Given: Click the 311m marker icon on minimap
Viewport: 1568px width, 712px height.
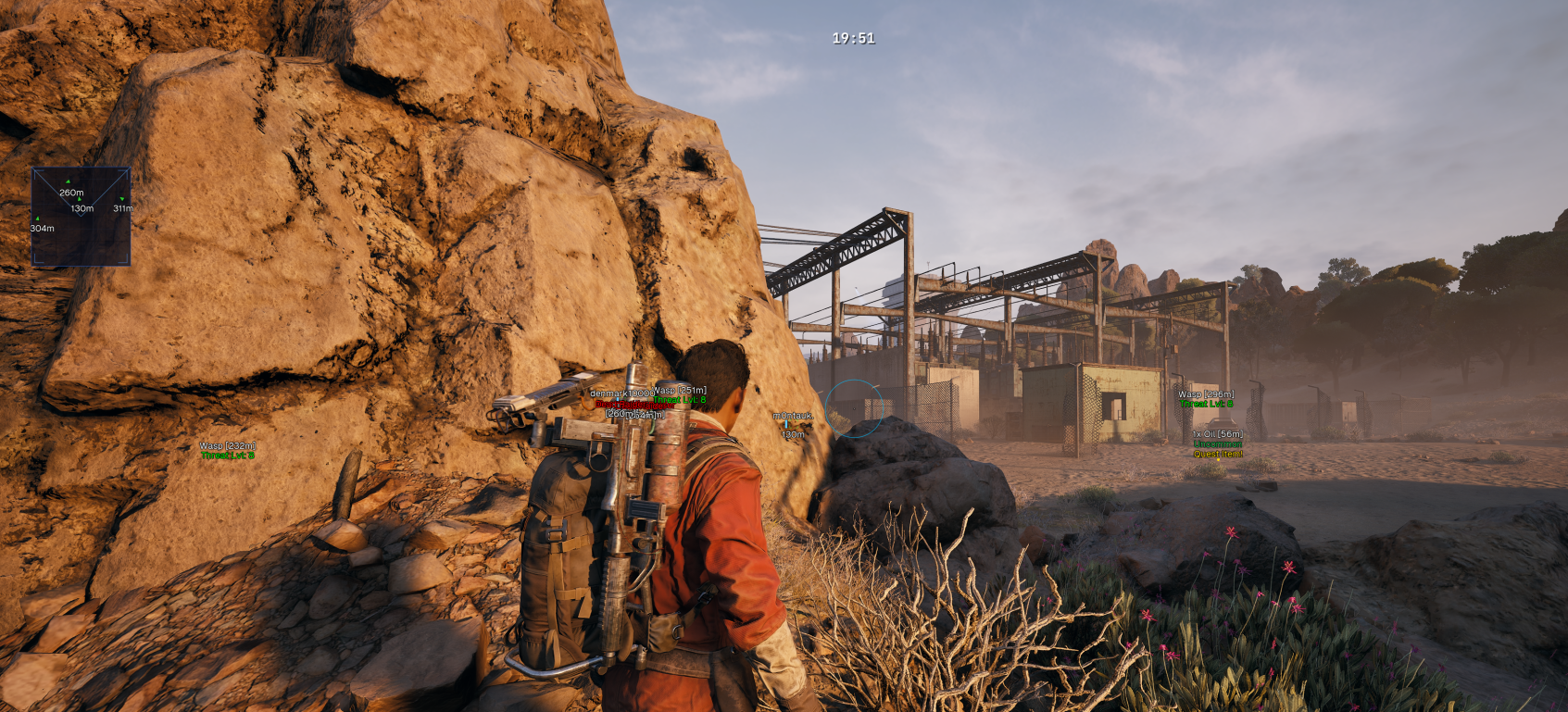Looking at the screenshot, I should click(x=121, y=198).
